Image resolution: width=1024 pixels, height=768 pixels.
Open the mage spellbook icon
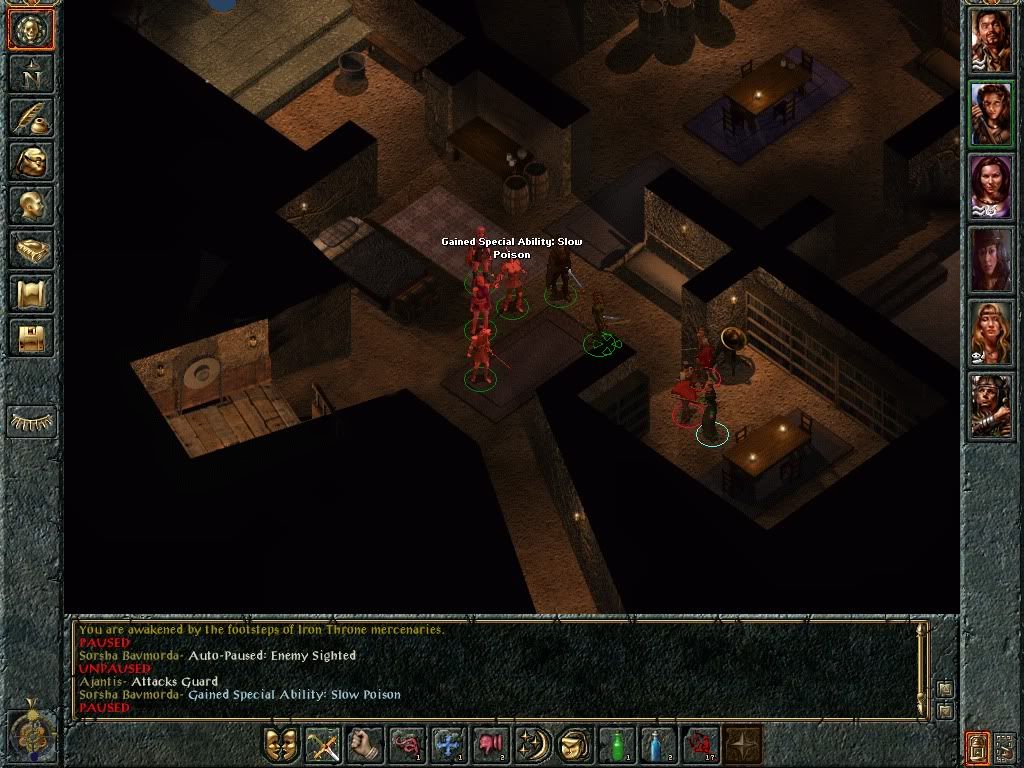31,250
